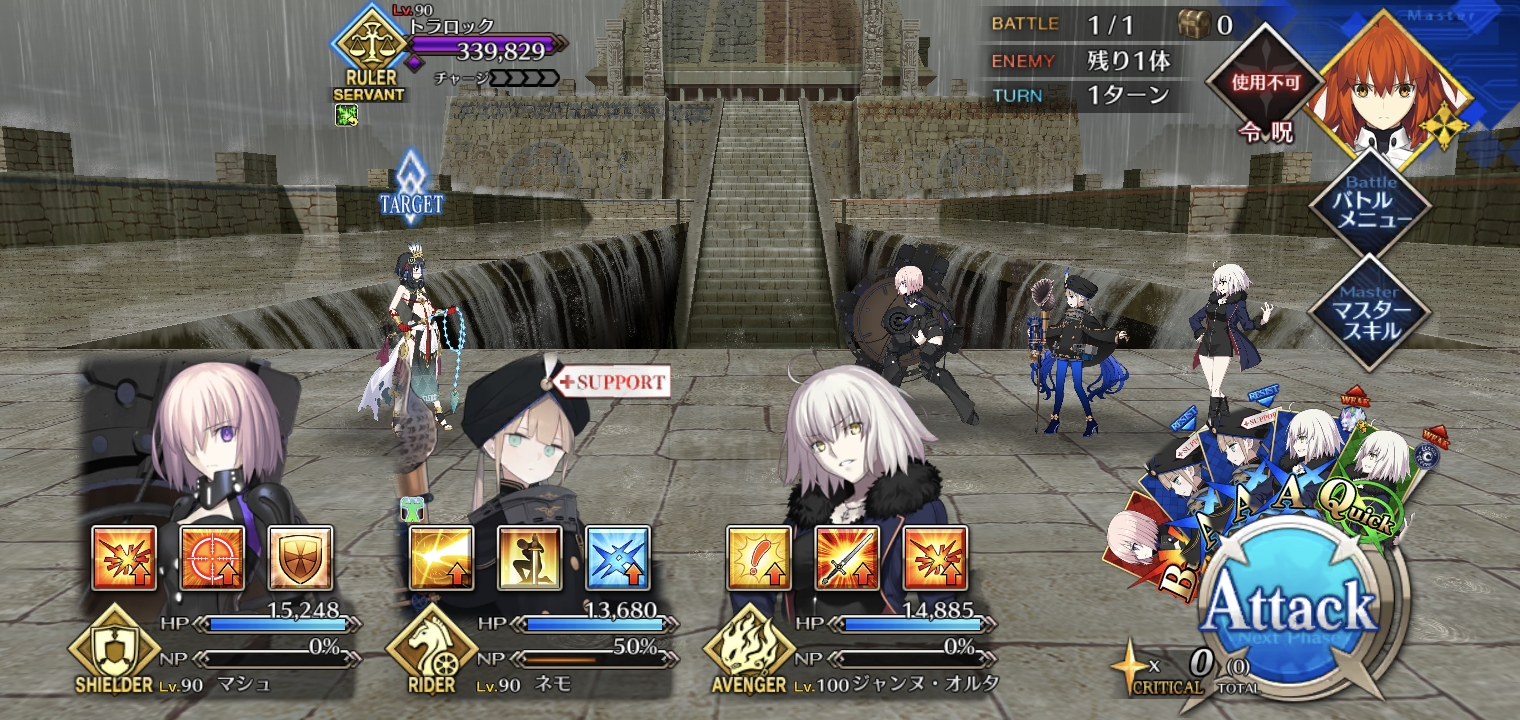Trigger Nemo's blue crossed-arrows skill
This screenshot has height=720, width=1520.
click(618, 558)
